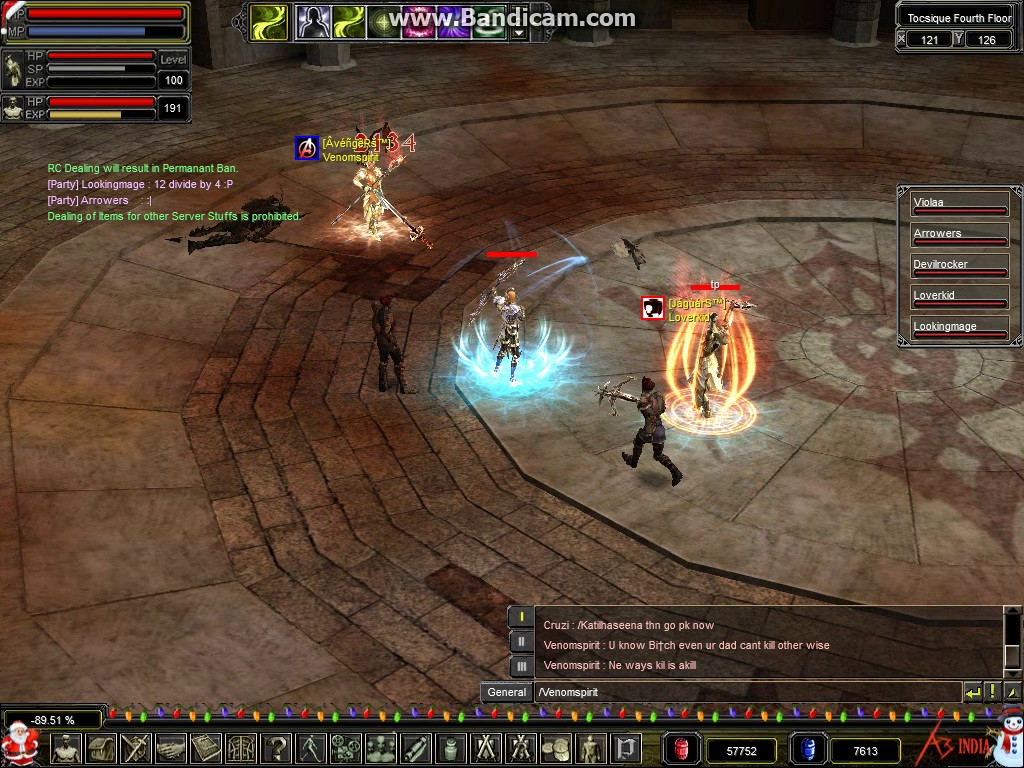Click the yellow exclamation mark chat button
Viewport: 1024px width, 768px height.
pos(992,692)
